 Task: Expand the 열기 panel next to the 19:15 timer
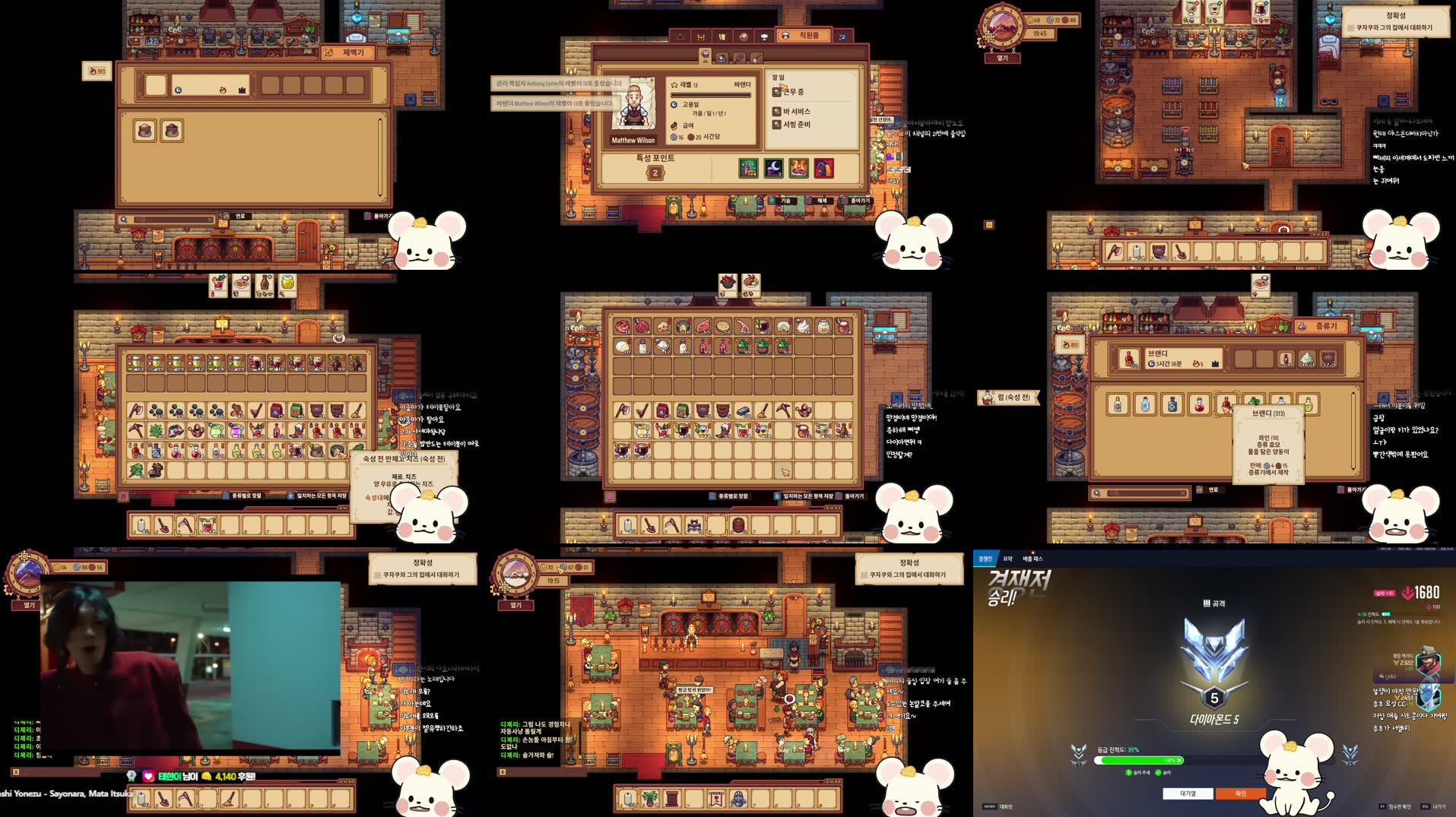[515, 606]
